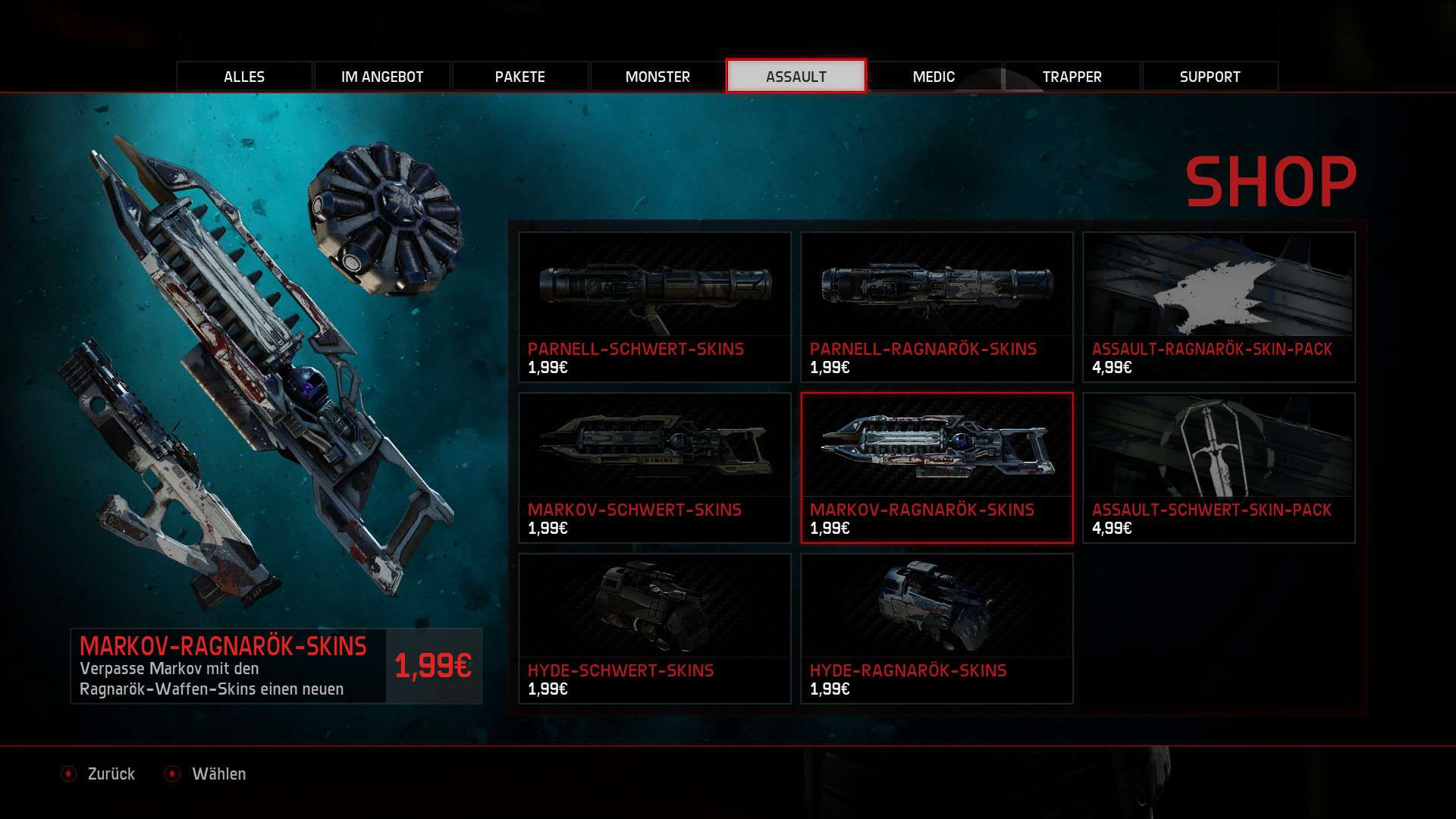Open the Im Angebot tab
1456x819 pixels.
coord(382,77)
